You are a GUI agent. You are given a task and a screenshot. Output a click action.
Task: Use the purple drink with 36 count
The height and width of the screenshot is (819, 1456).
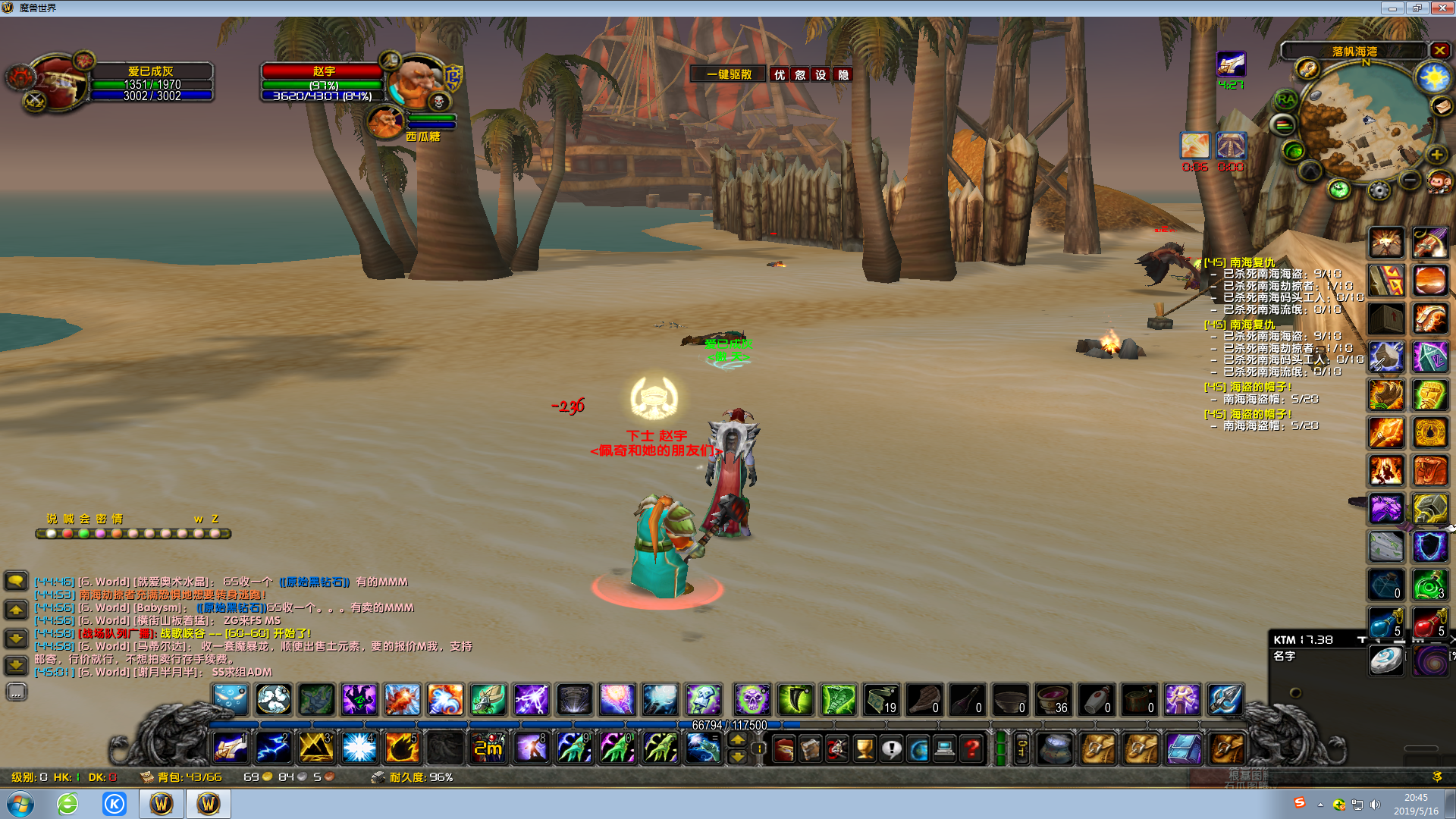[1053, 699]
